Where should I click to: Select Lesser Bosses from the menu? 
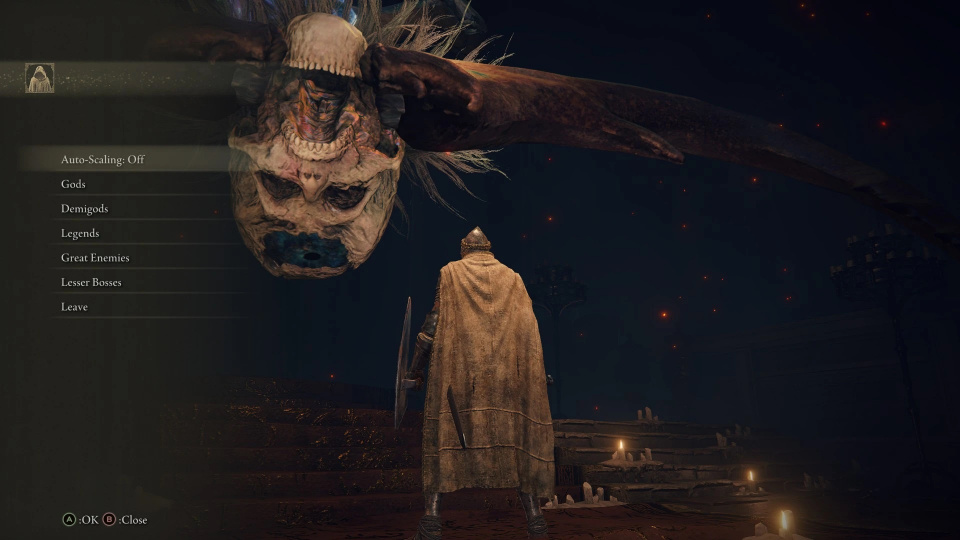[x=91, y=282]
